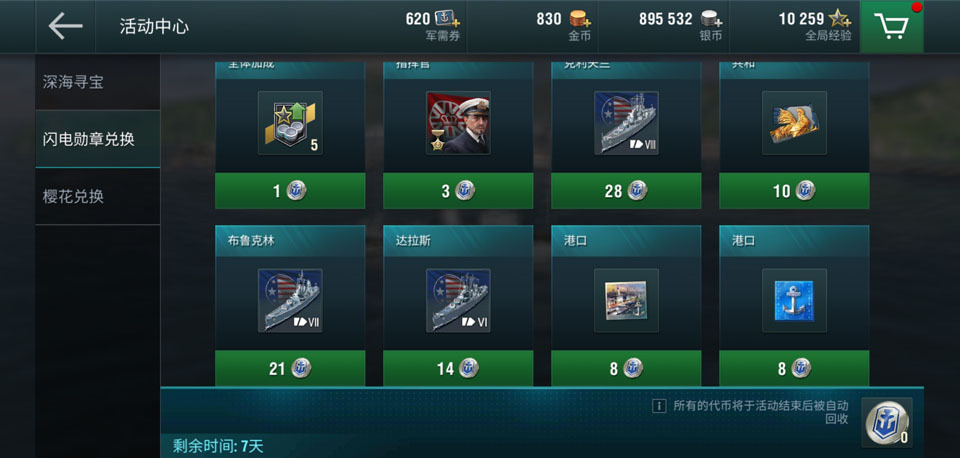Open the shopping cart store
Screen dimensions: 960x458
coord(897,26)
